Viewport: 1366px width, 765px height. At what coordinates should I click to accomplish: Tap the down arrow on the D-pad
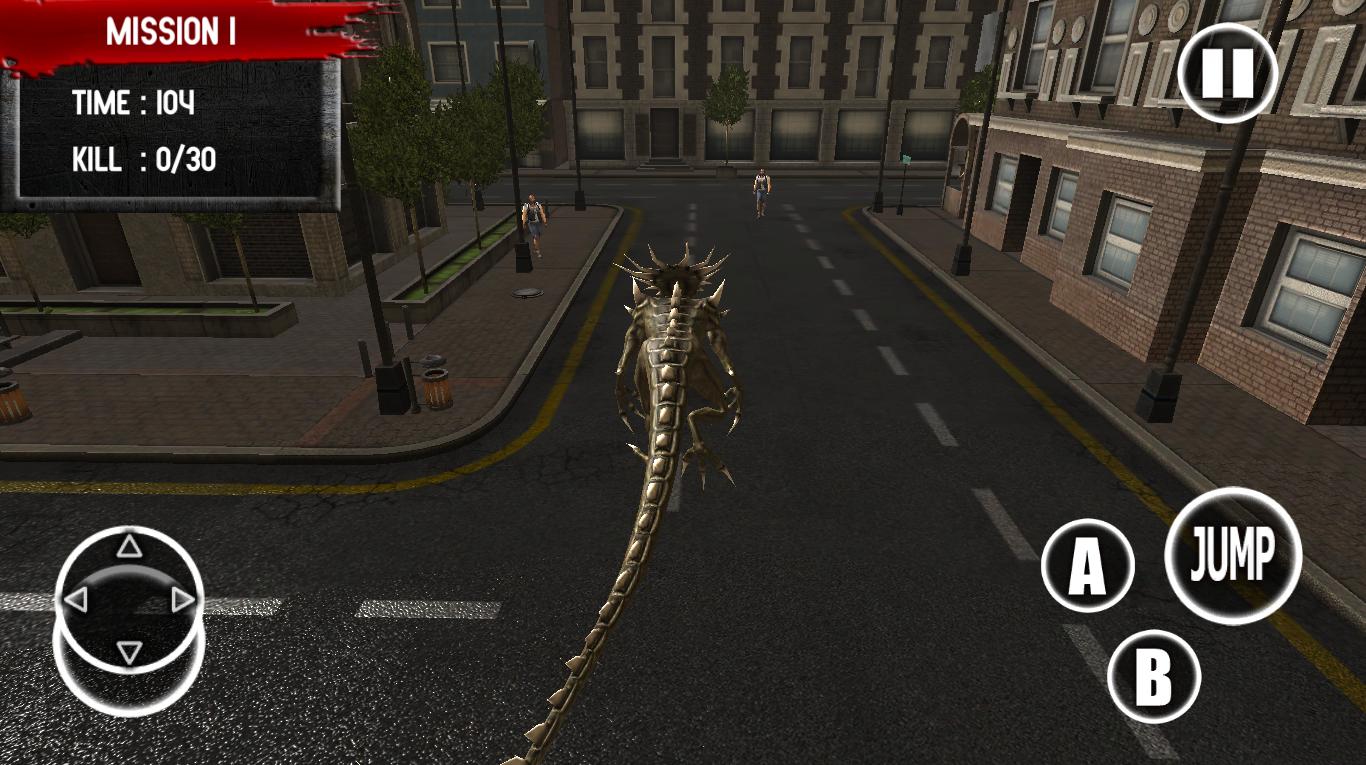tap(128, 651)
